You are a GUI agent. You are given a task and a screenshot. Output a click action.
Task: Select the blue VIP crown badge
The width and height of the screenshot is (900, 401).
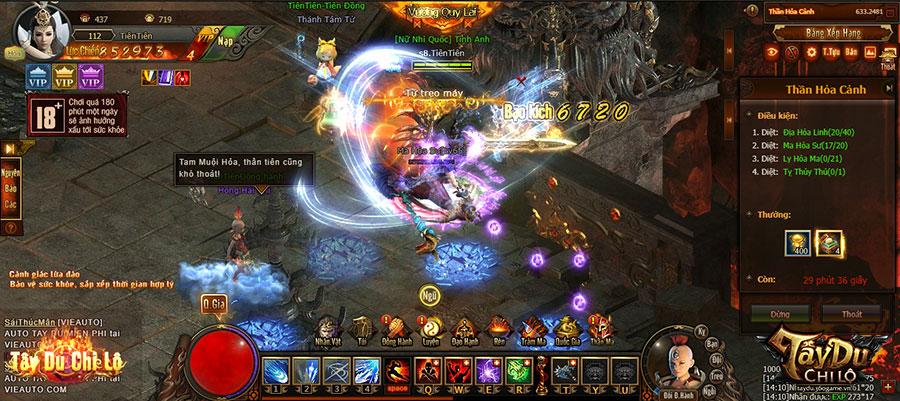tap(39, 76)
